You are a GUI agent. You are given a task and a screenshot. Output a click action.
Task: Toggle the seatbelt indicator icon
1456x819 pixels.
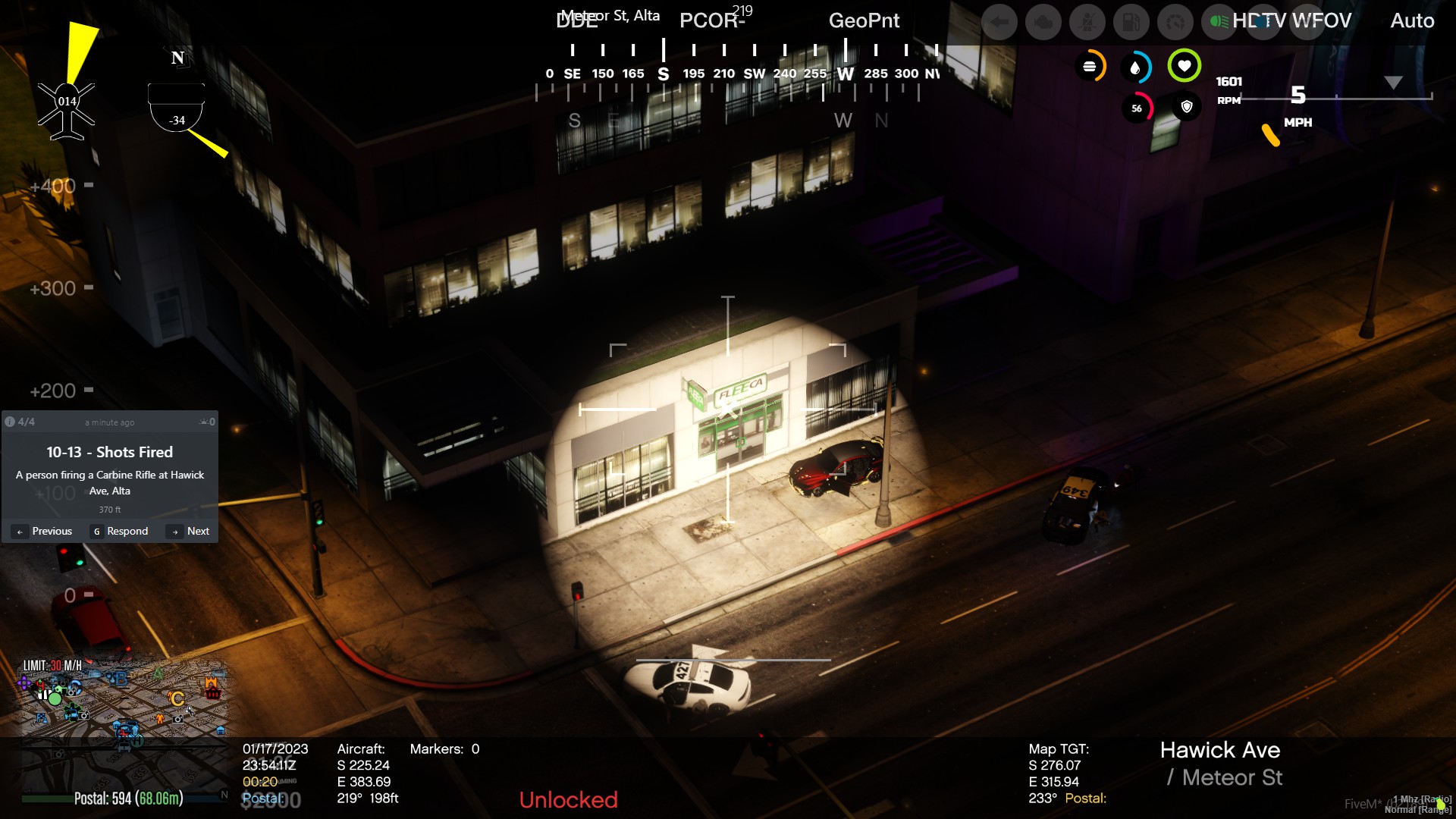[x=1087, y=22]
